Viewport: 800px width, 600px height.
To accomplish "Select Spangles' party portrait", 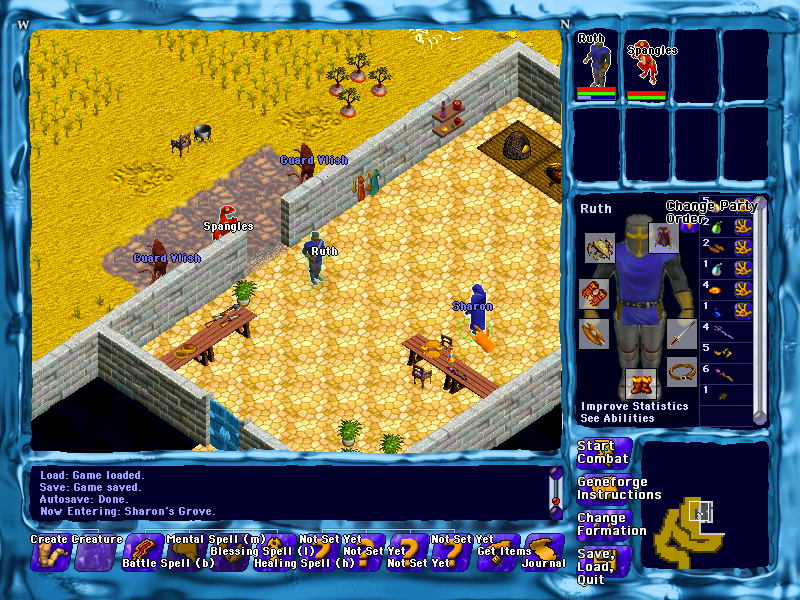I will click(x=646, y=65).
